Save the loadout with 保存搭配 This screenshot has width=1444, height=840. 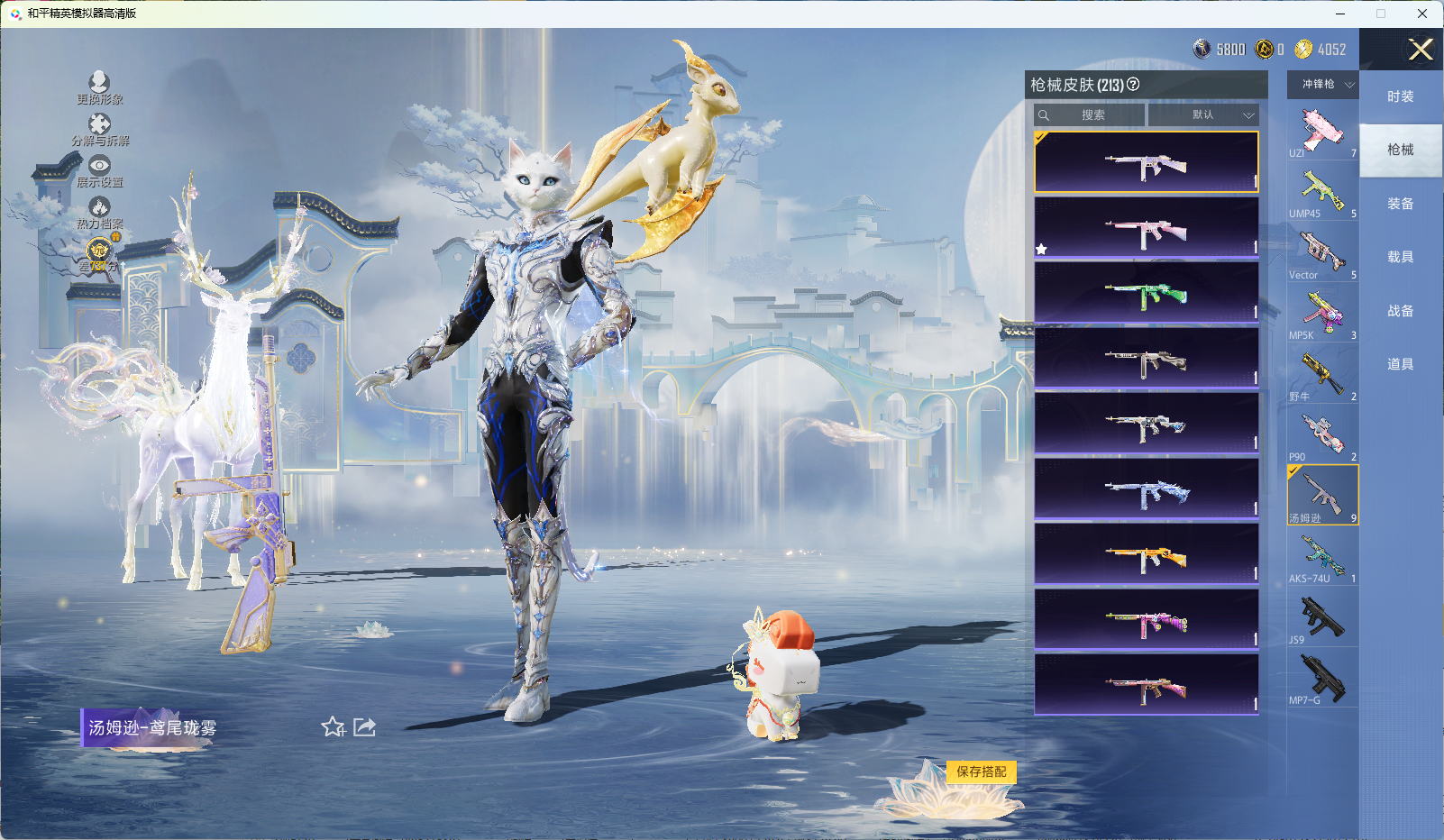(981, 772)
